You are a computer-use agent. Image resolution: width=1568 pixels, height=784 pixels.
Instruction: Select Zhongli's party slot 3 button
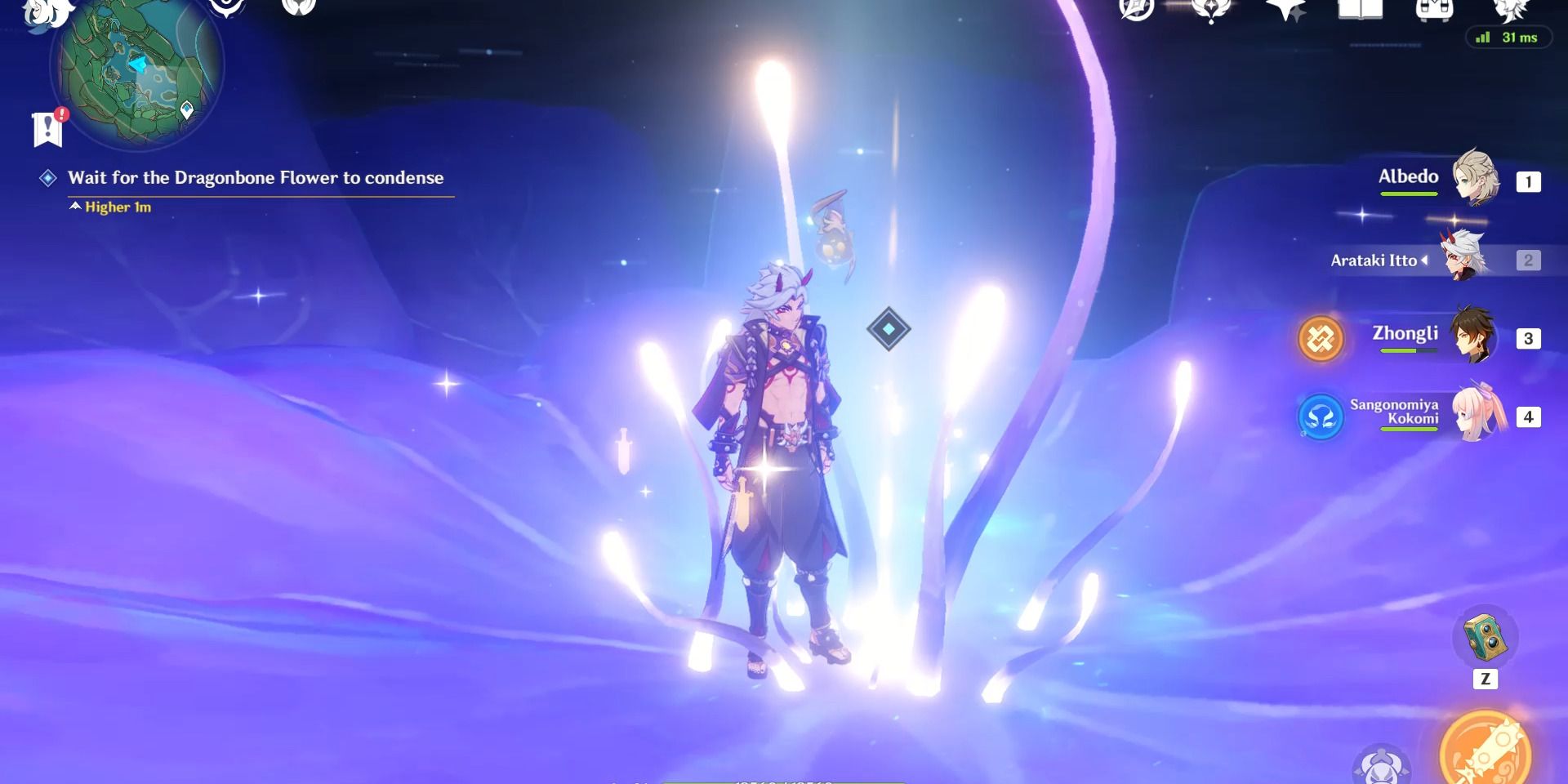click(x=1528, y=337)
